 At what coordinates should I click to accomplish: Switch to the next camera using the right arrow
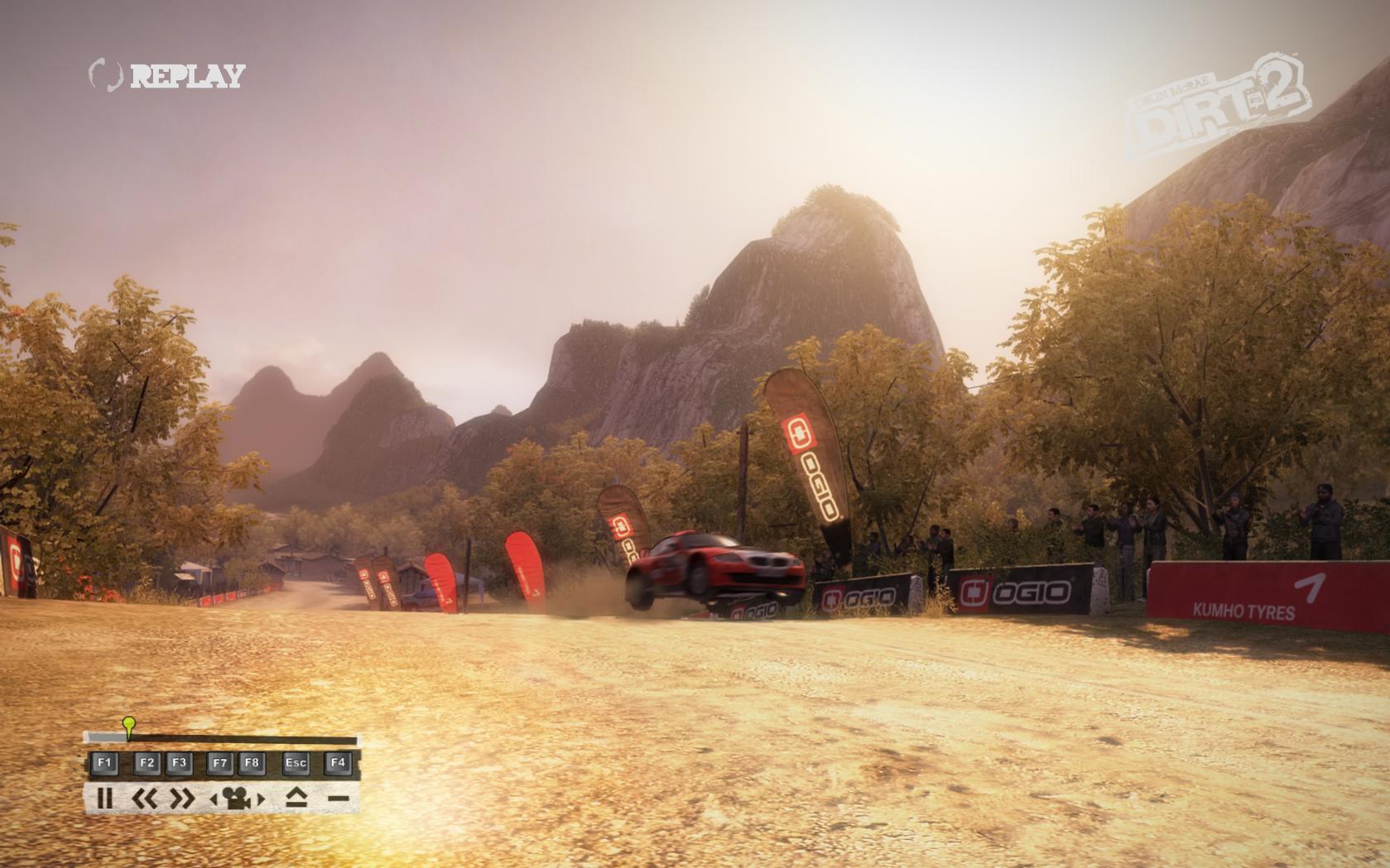coord(260,799)
